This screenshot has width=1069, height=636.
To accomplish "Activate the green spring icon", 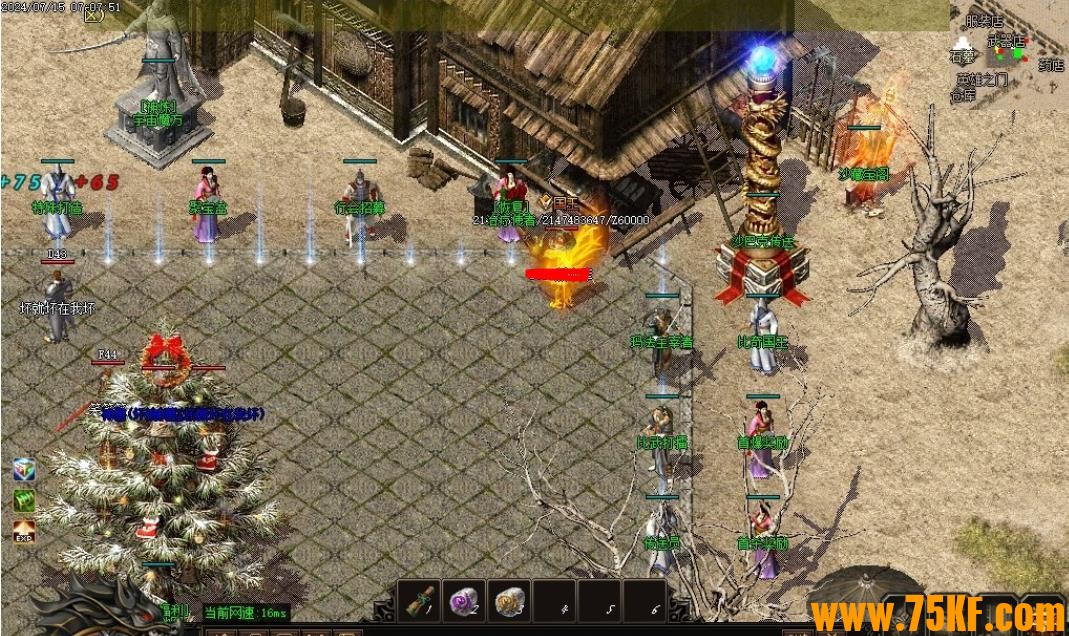I will coord(25,499).
